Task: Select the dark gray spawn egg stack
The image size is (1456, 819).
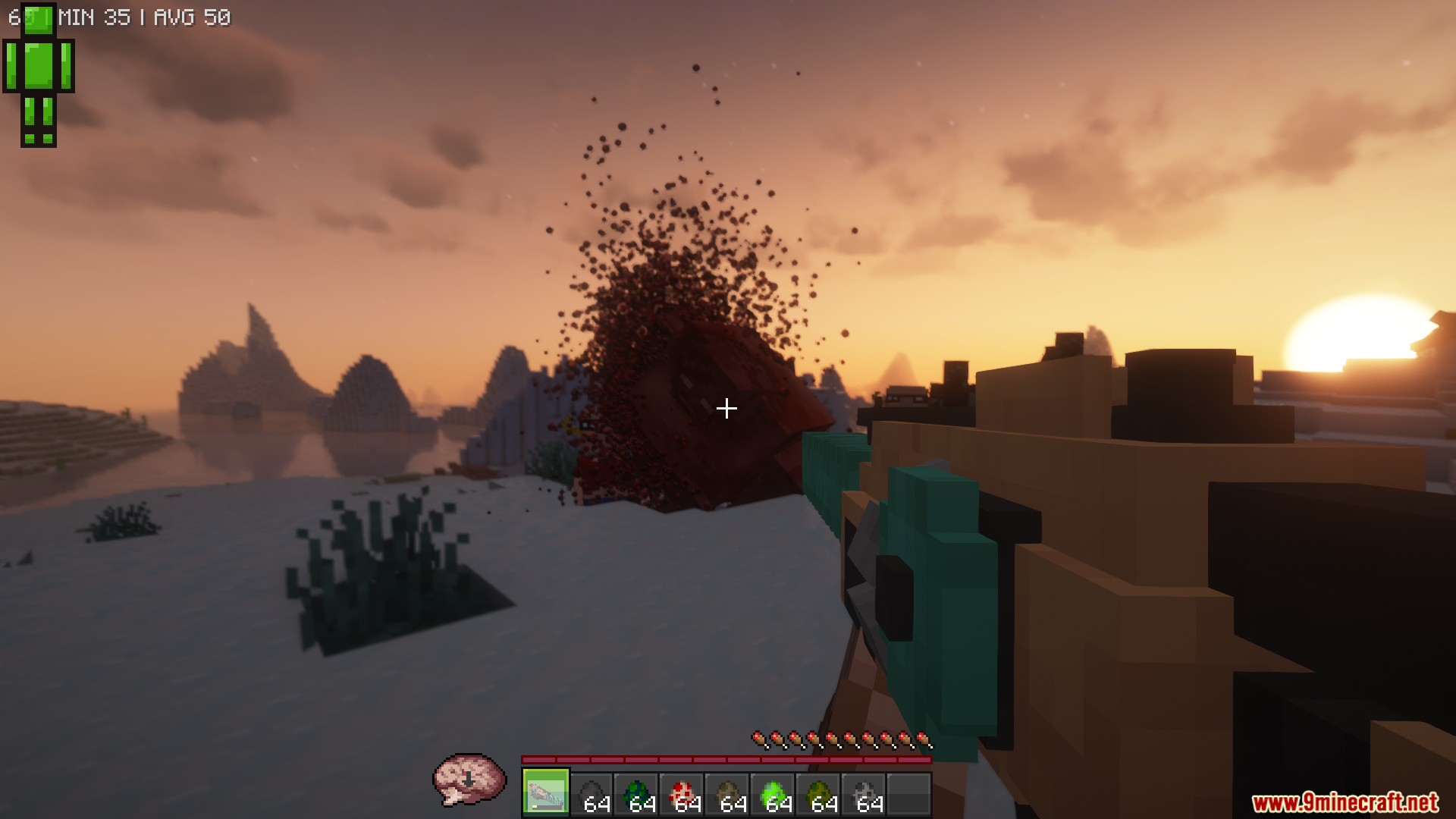Action: (591, 794)
